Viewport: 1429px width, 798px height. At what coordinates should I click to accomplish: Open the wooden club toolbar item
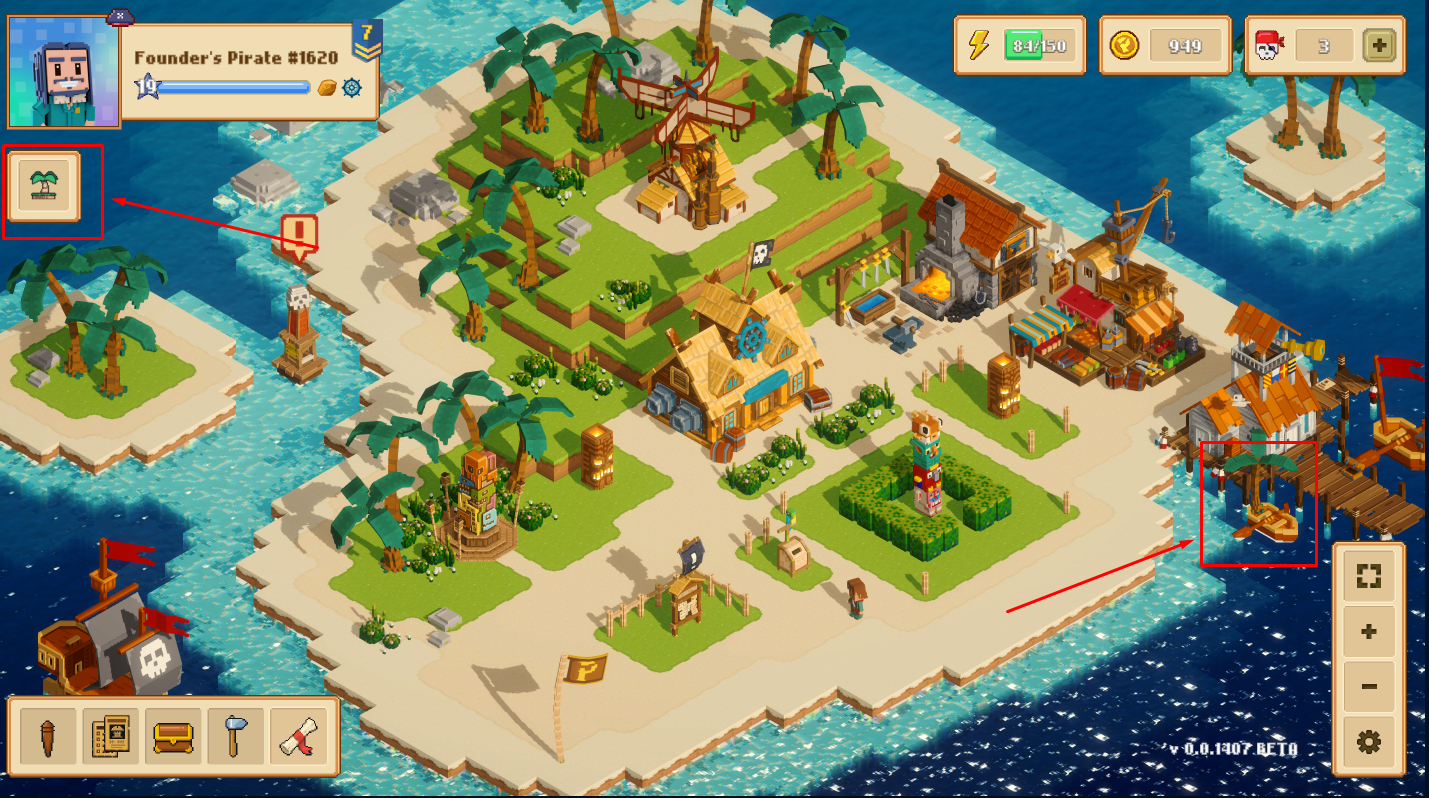coord(45,737)
